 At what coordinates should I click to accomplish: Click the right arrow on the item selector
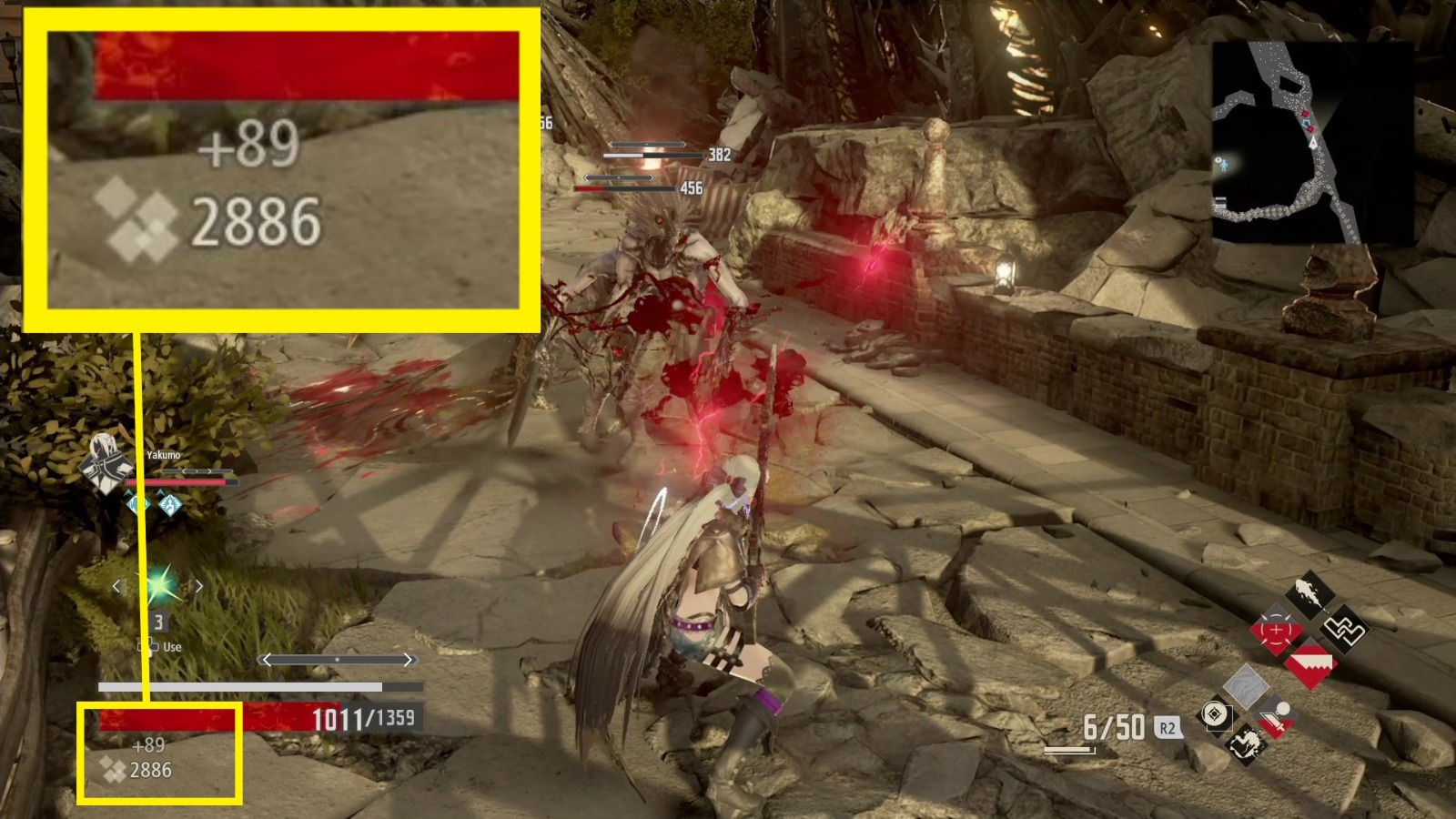(198, 584)
